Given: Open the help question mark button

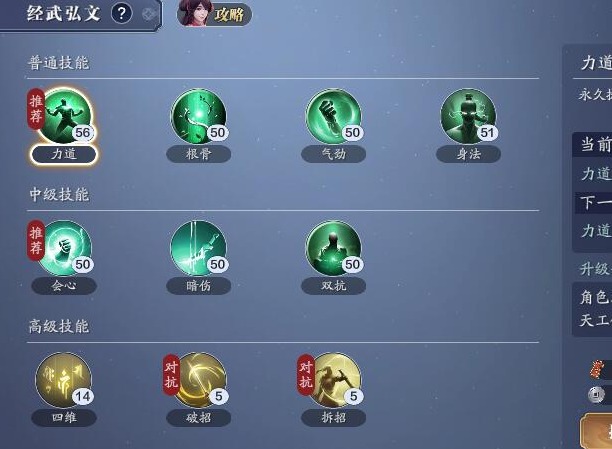Looking at the screenshot, I should [121, 13].
